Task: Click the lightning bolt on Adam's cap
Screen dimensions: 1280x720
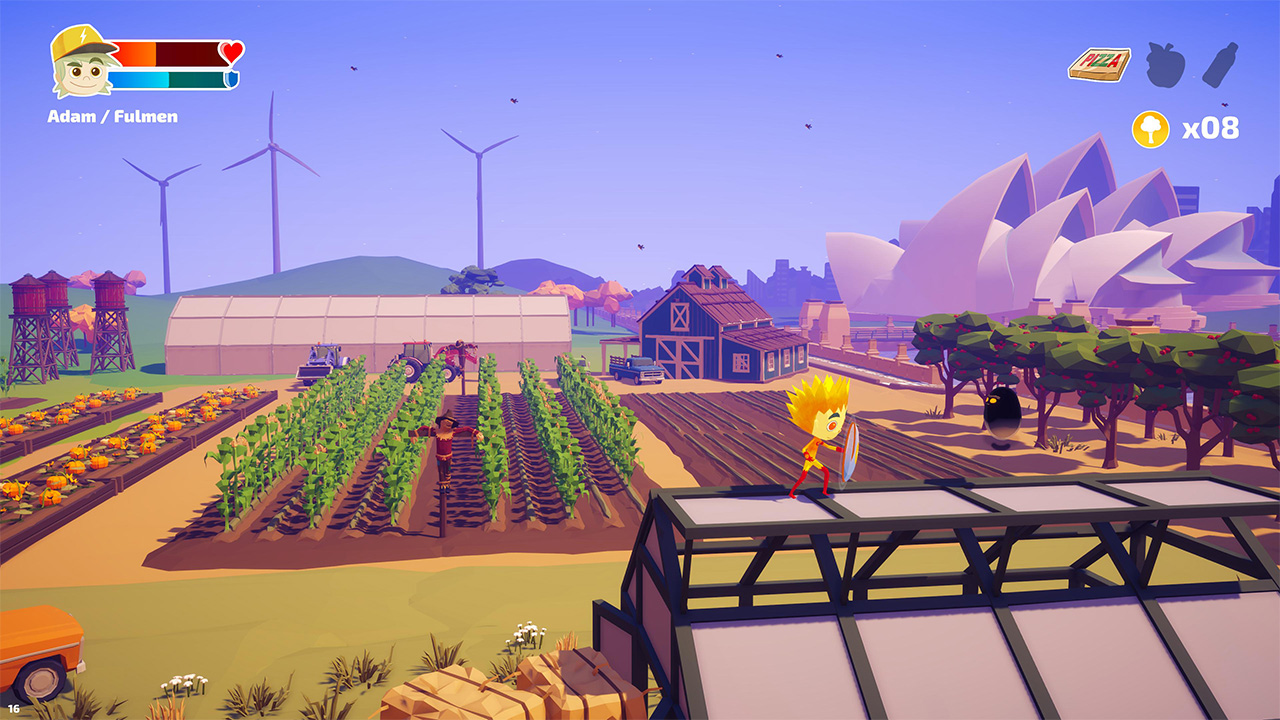Action: click(84, 34)
